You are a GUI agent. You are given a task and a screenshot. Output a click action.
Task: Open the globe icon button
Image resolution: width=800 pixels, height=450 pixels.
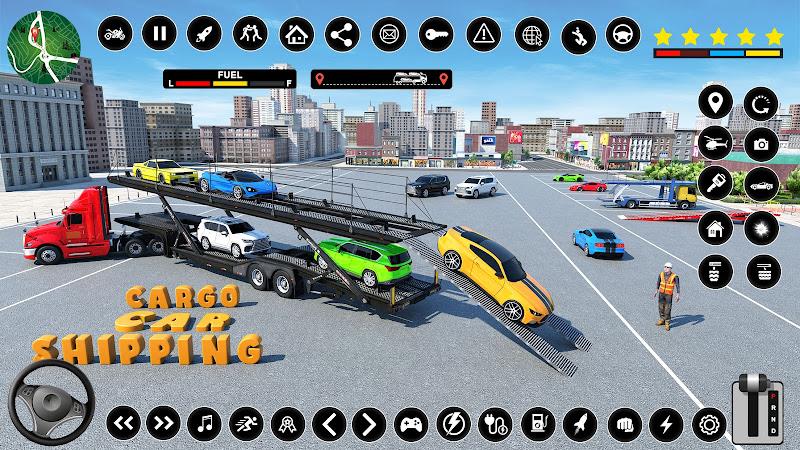point(531,35)
